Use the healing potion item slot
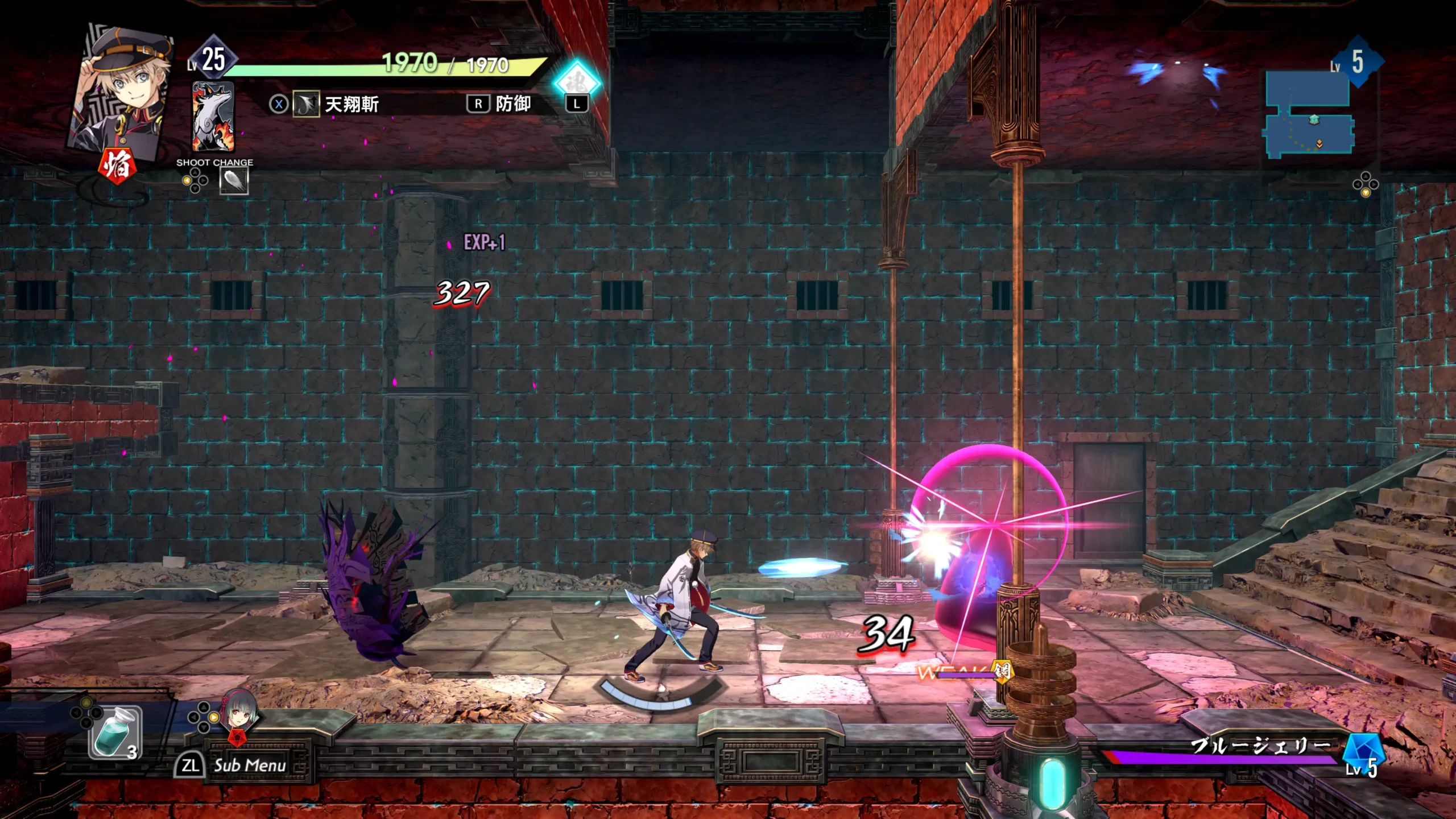This screenshot has height=819, width=1456. pos(115,733)
